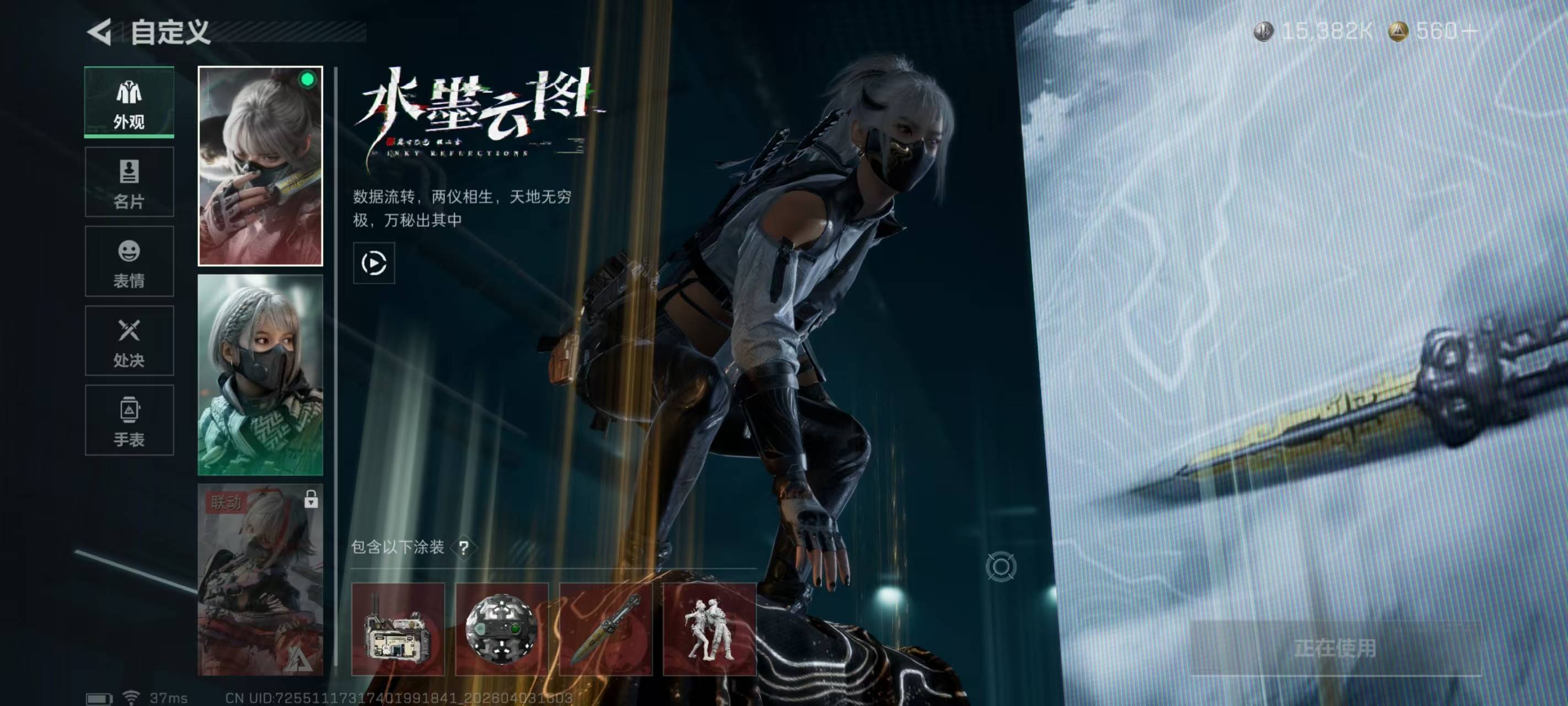1568x706 pixels.
Task: Open the help question mark beside 包含以下涂装
Action: click(464, 548)
